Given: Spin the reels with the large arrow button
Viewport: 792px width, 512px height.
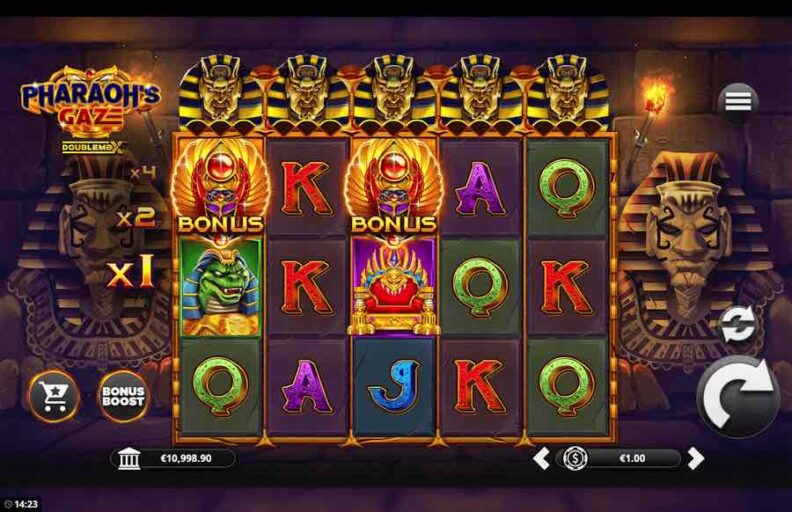Looking at the screenshot, I should click(738, 397).
